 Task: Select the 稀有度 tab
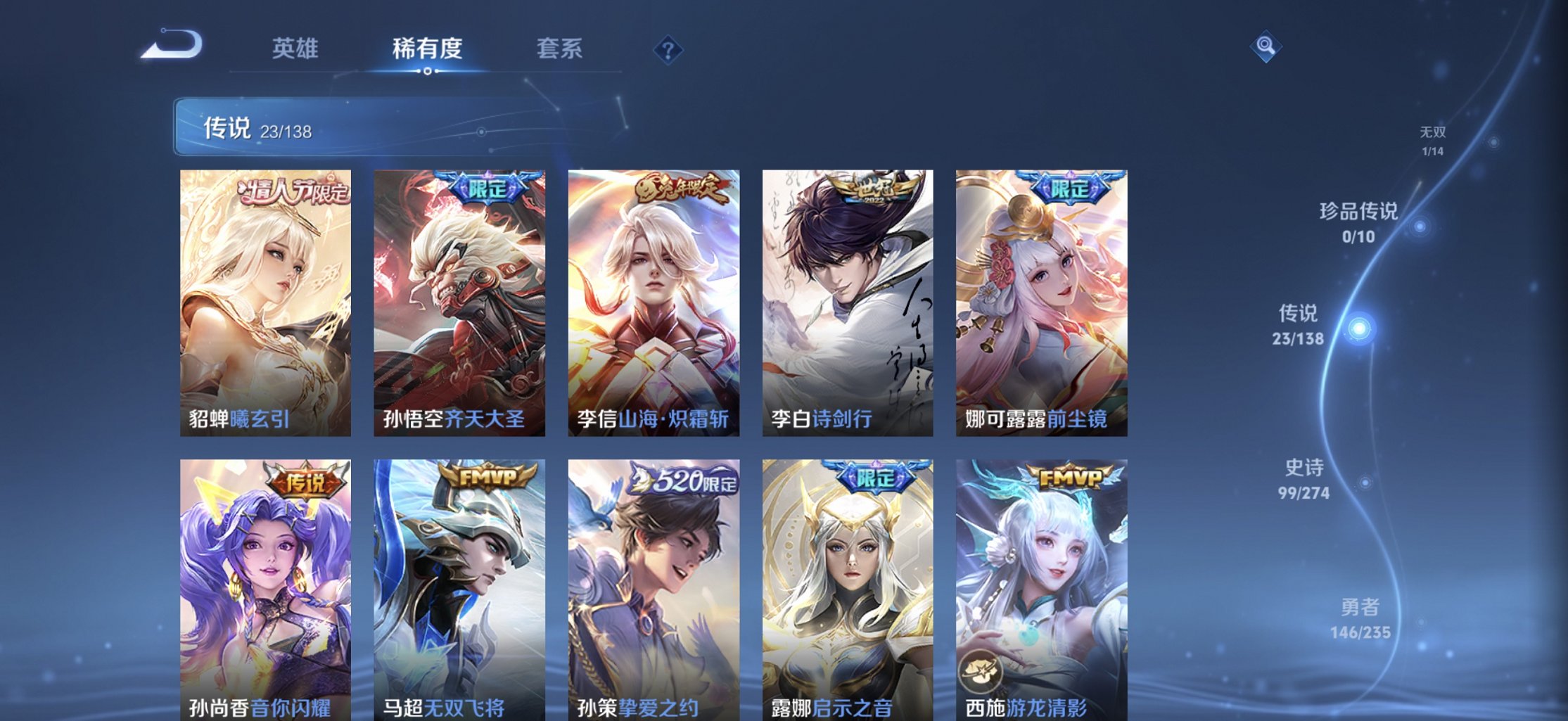pyautogui.click(x=427, y=49)
